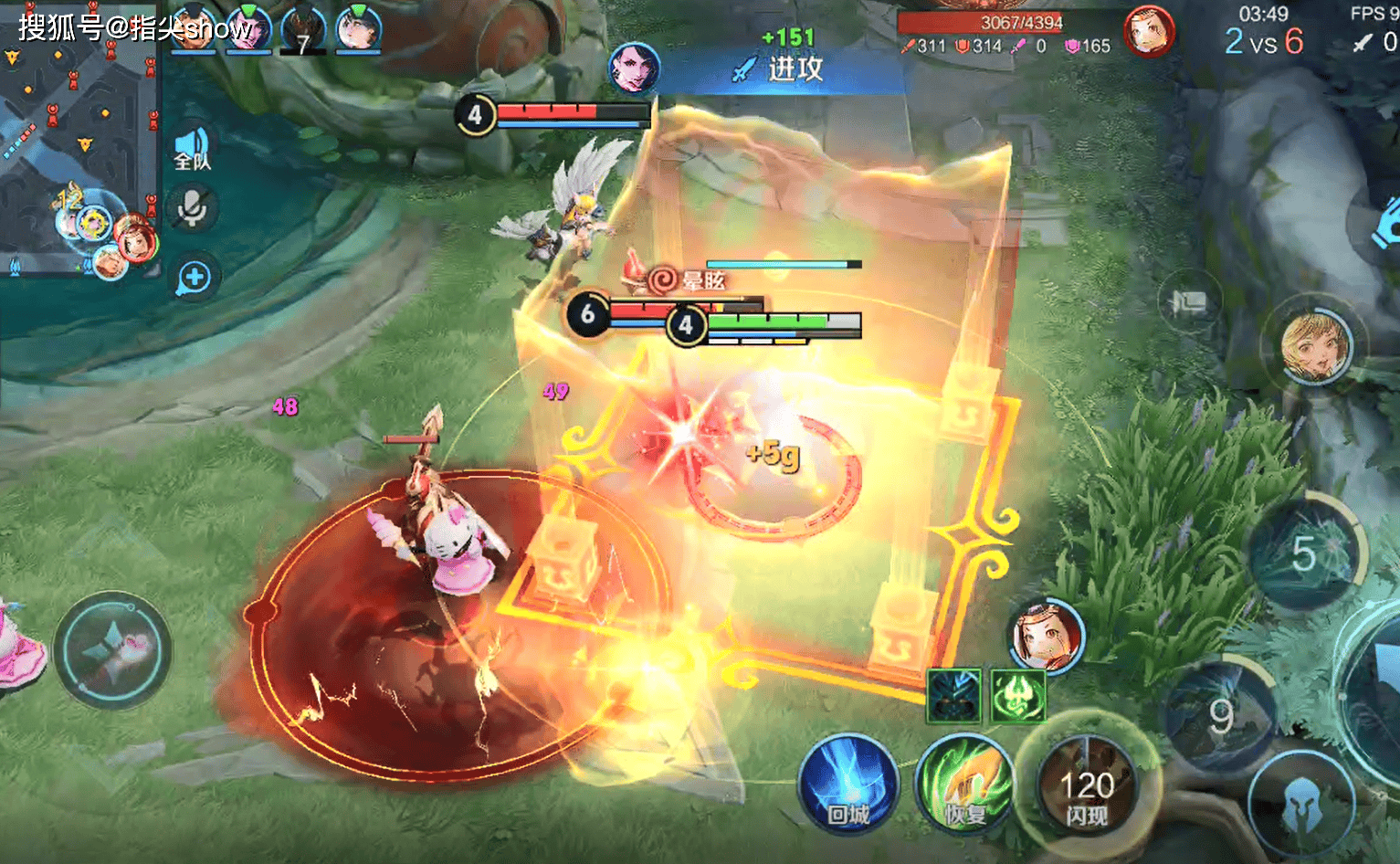The width and height of the screenshot is (1400, 864).
Task: Select the brown-haired hero portrait above item icons
Action: (x=1047, y=635)
